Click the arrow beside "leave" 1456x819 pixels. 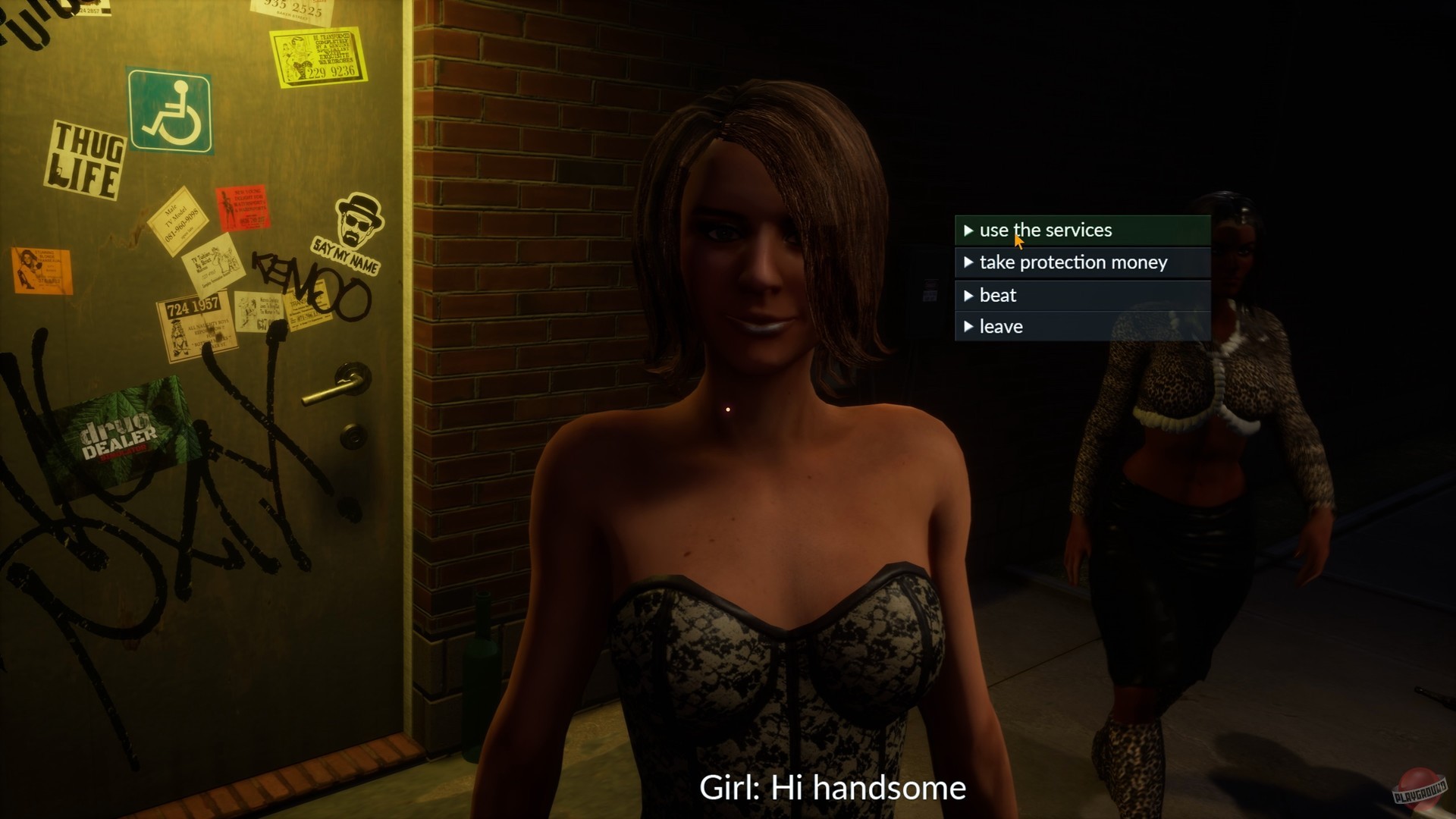(969, 326)
